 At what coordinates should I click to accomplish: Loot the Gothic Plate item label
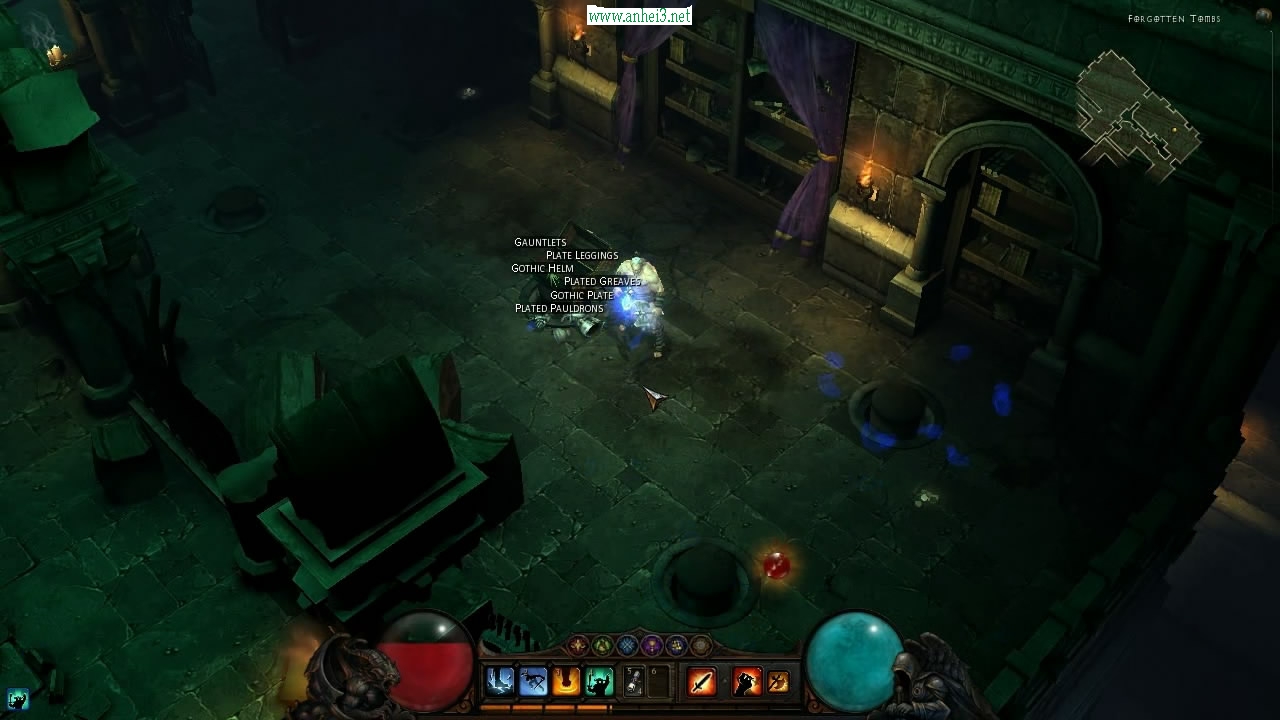[581, 295]
